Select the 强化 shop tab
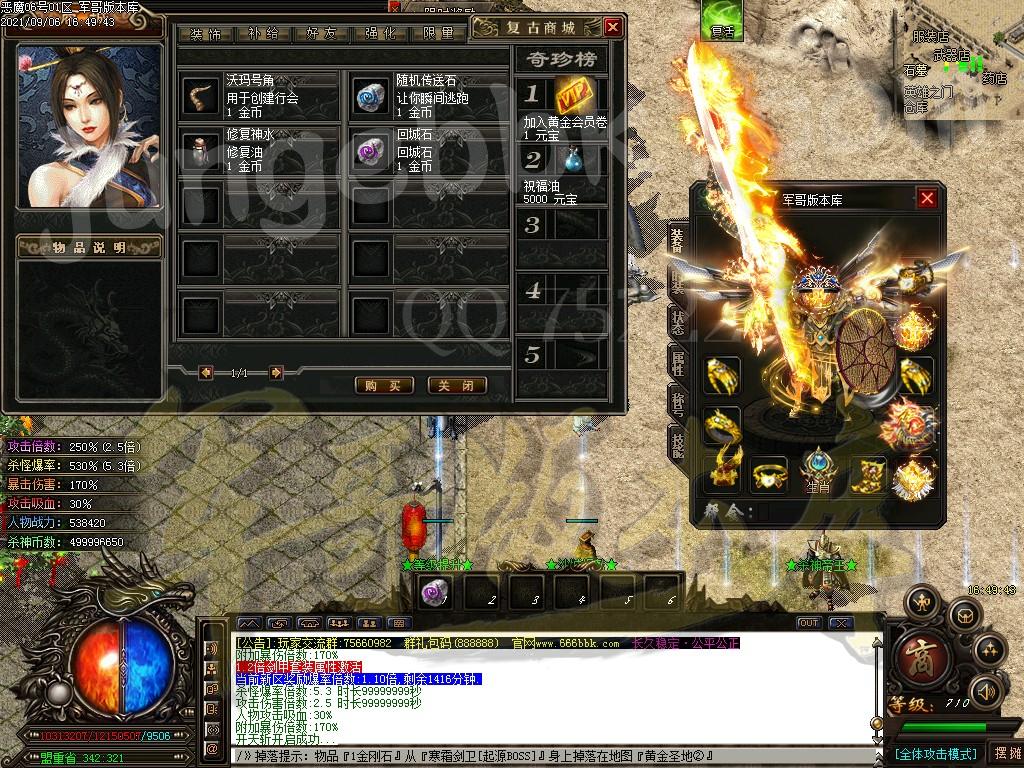The width and height of the screenshot is (1024, 768). pos(380,34)
